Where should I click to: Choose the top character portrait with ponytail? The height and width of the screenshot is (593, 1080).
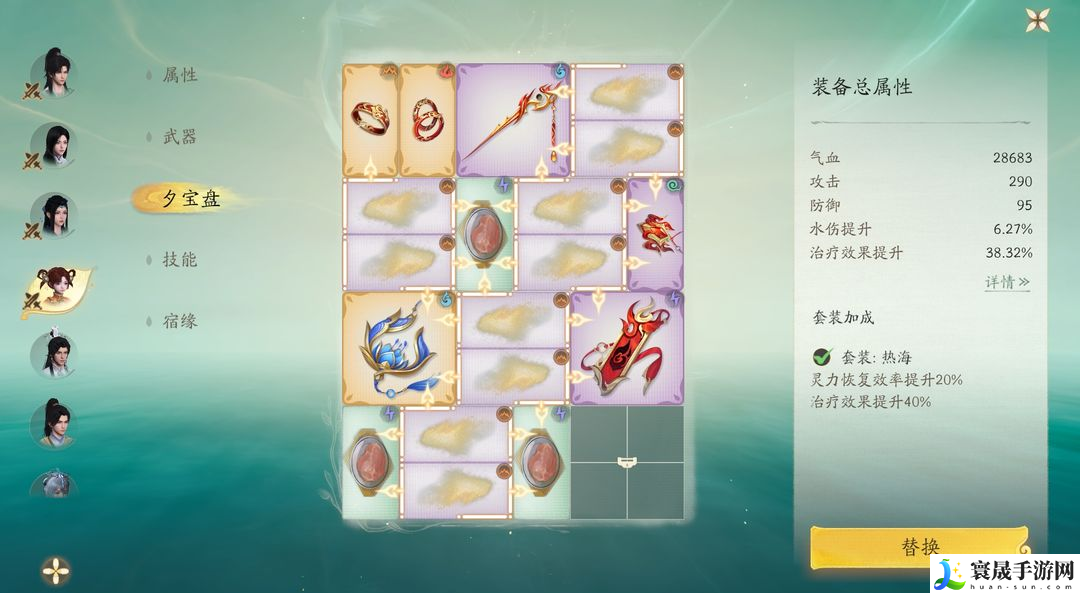(x=55, y=73)
